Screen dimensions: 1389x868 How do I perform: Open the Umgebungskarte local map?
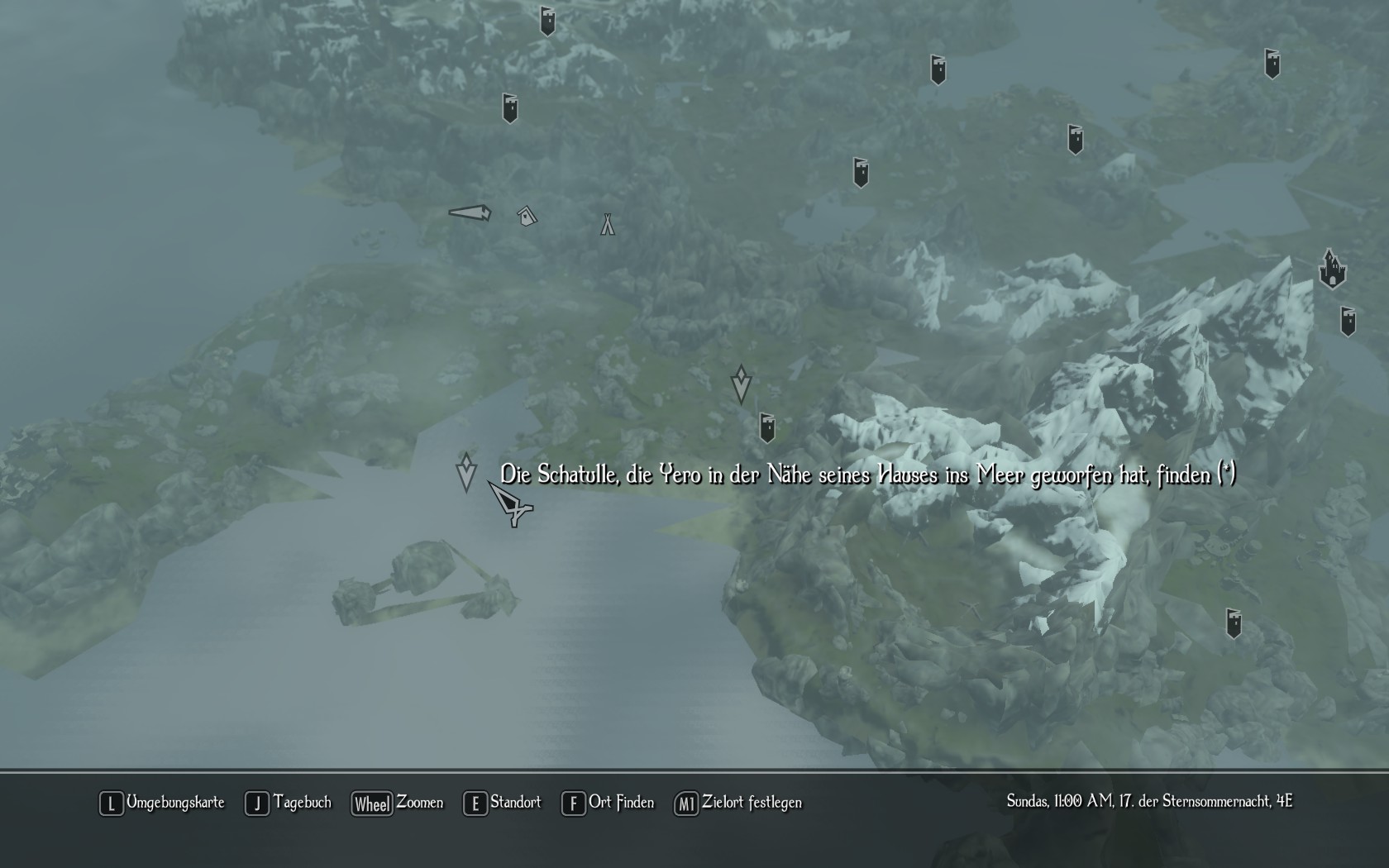click(162, 803)
